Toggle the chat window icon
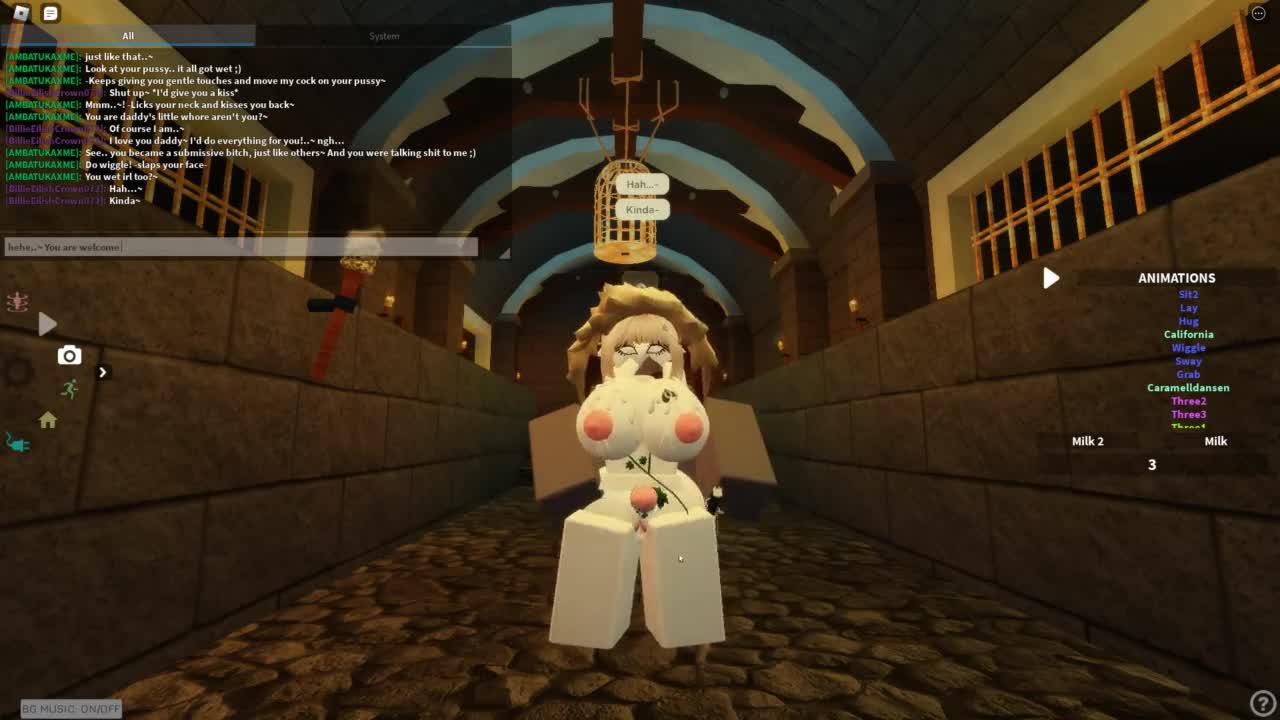The height and width of the screenshot is (720, 1280). [x=50, y=13]
